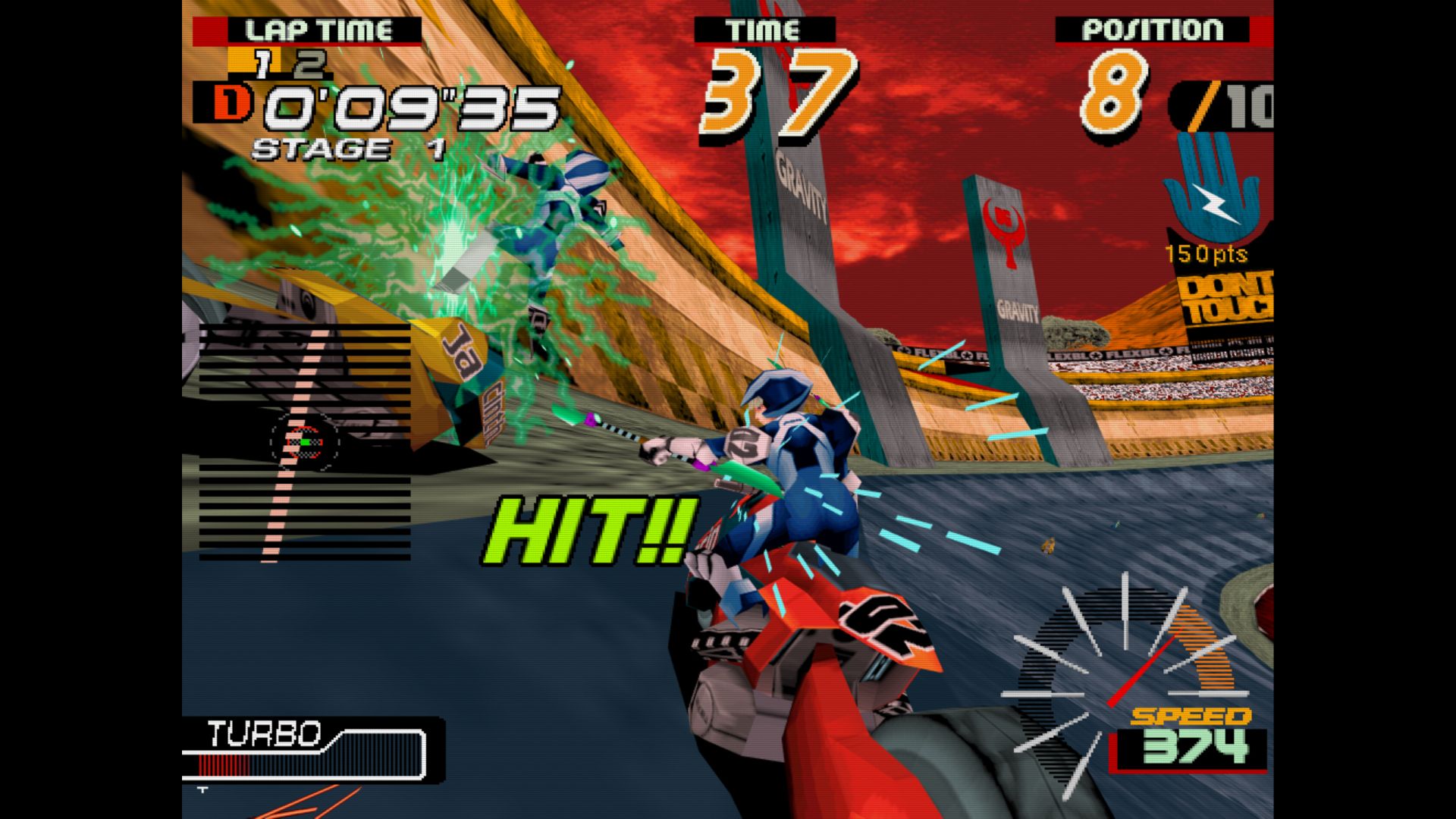Expand the LAP TIME panel

pos(318,29)
